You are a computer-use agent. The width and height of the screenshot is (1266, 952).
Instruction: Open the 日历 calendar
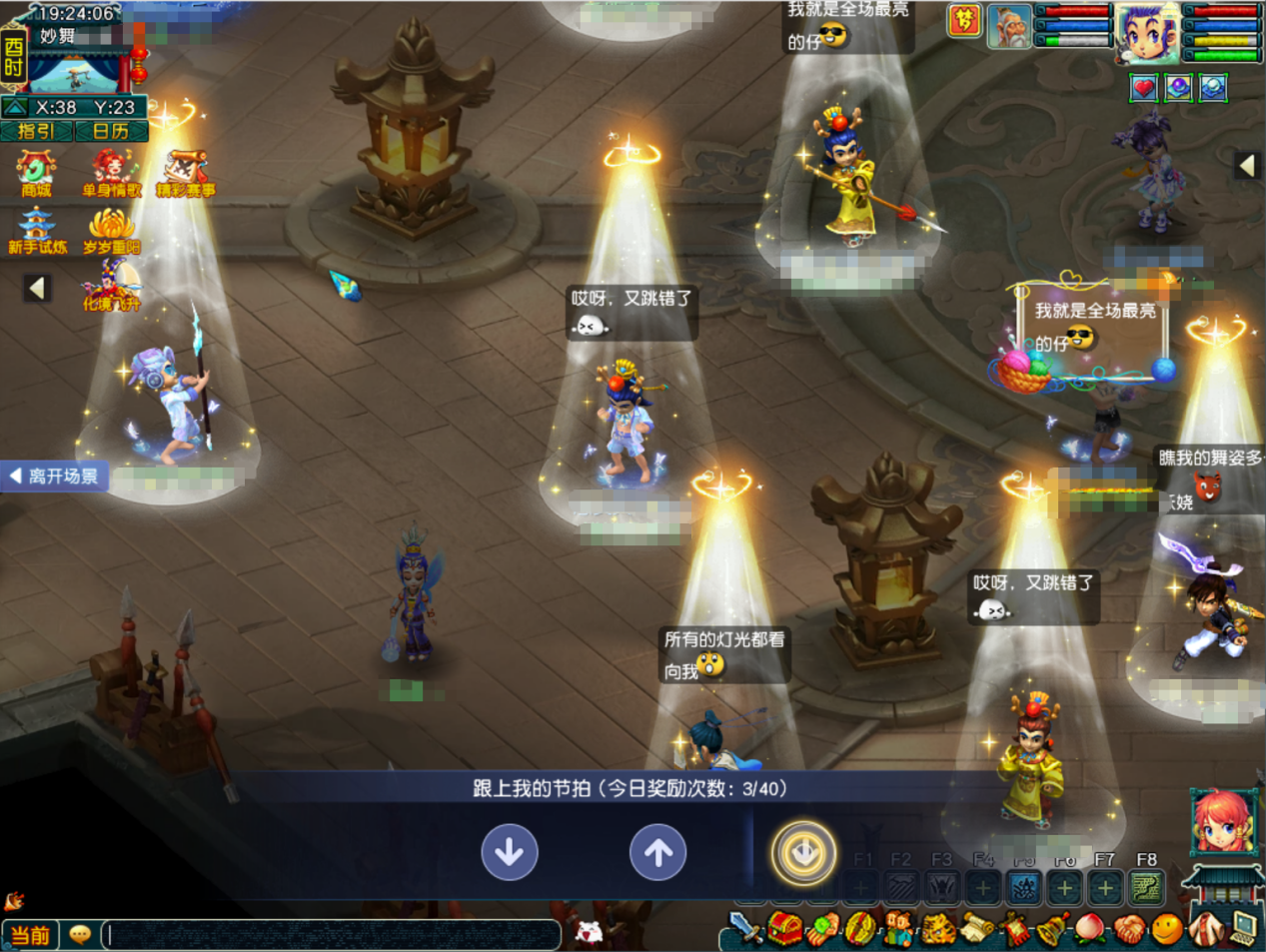[x=111, y=131]
